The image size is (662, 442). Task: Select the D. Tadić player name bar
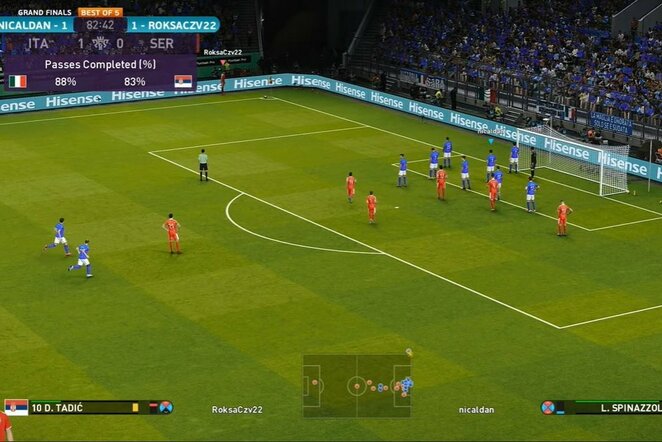(x=88, y=407)
